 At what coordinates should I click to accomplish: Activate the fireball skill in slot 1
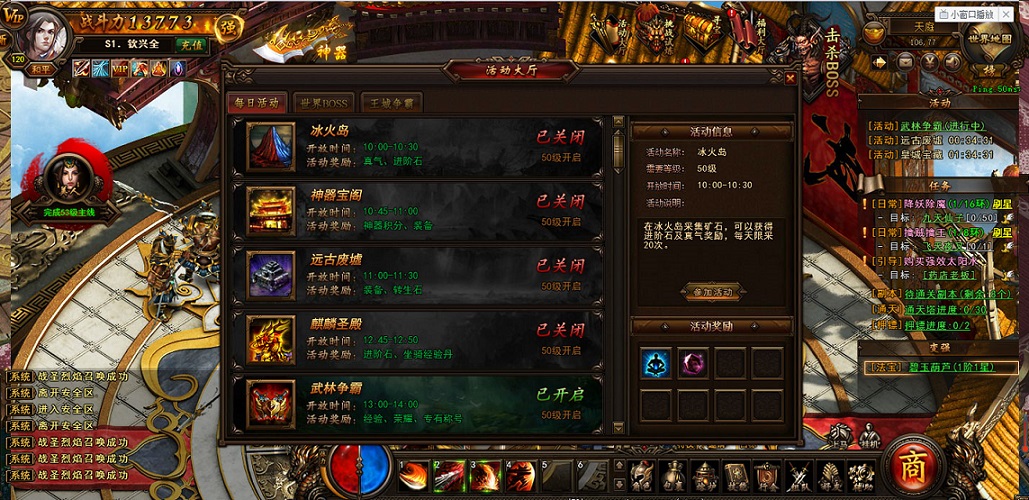413,476
